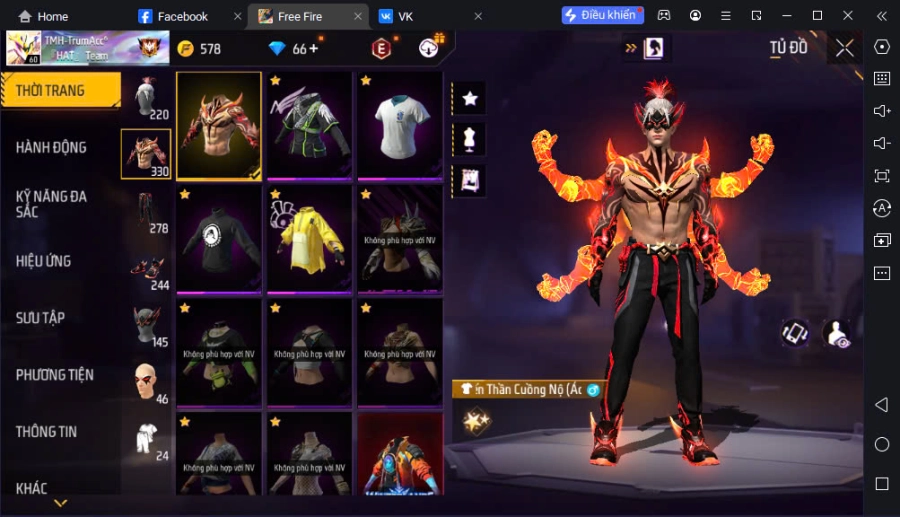The image size is (900, 517).
Task: Select the Thời Trang category
Action: 51,91
